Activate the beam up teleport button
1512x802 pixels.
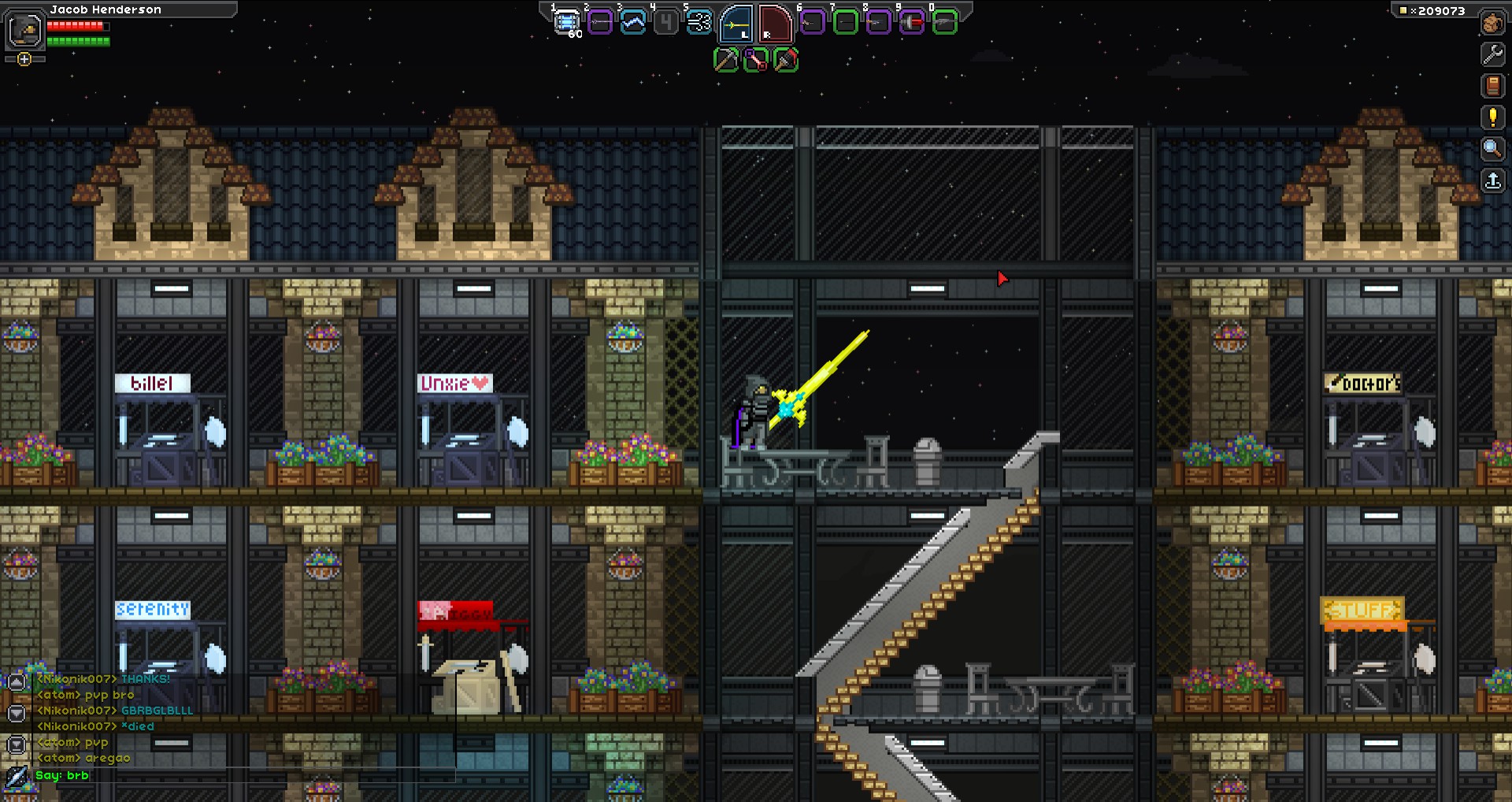[x=1492, y=180]
